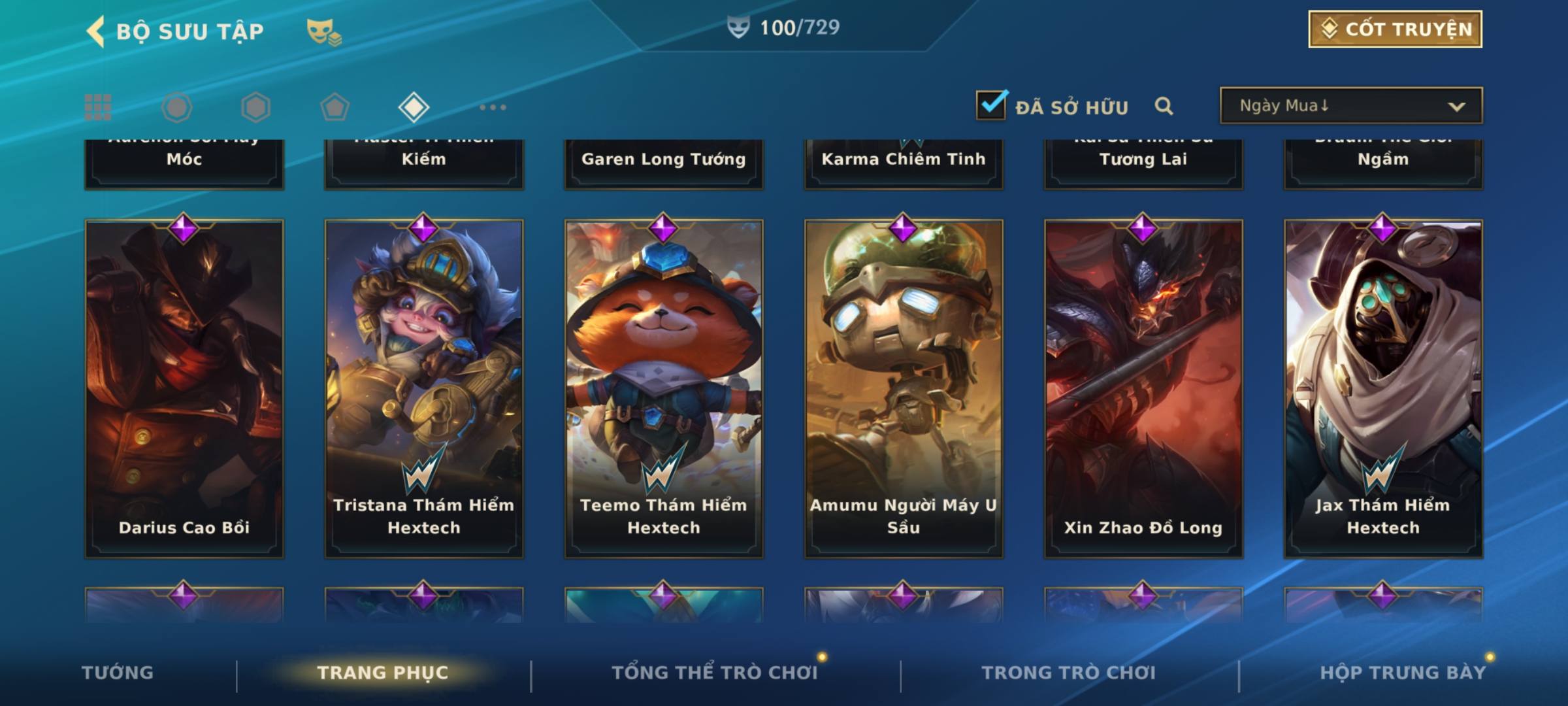Viewport: 1568px width, 706px height.
Task: Expand more filters with three-dots icon
Action: click(x=493, y=107)
